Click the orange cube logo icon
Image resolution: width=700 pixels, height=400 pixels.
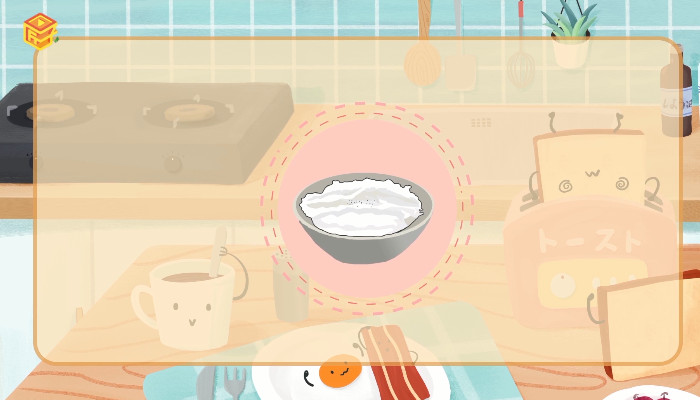(x=39, y=30)
